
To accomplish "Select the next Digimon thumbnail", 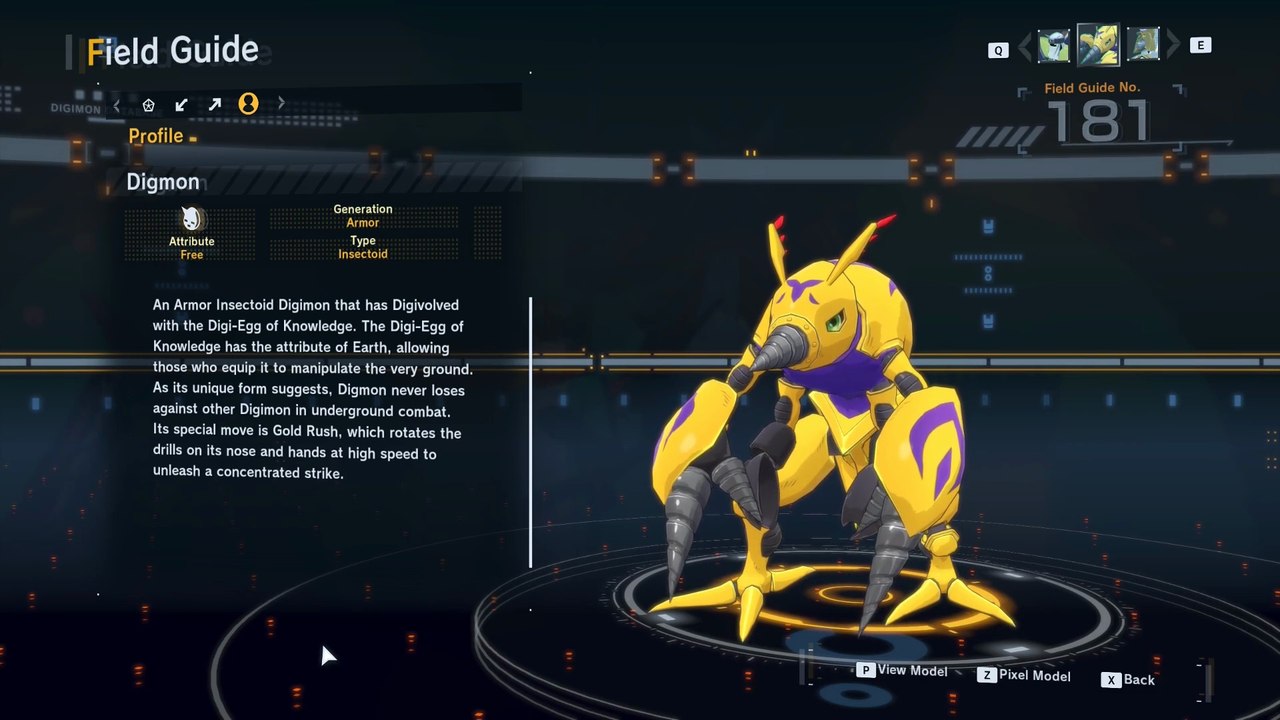I will (1142, 44).
